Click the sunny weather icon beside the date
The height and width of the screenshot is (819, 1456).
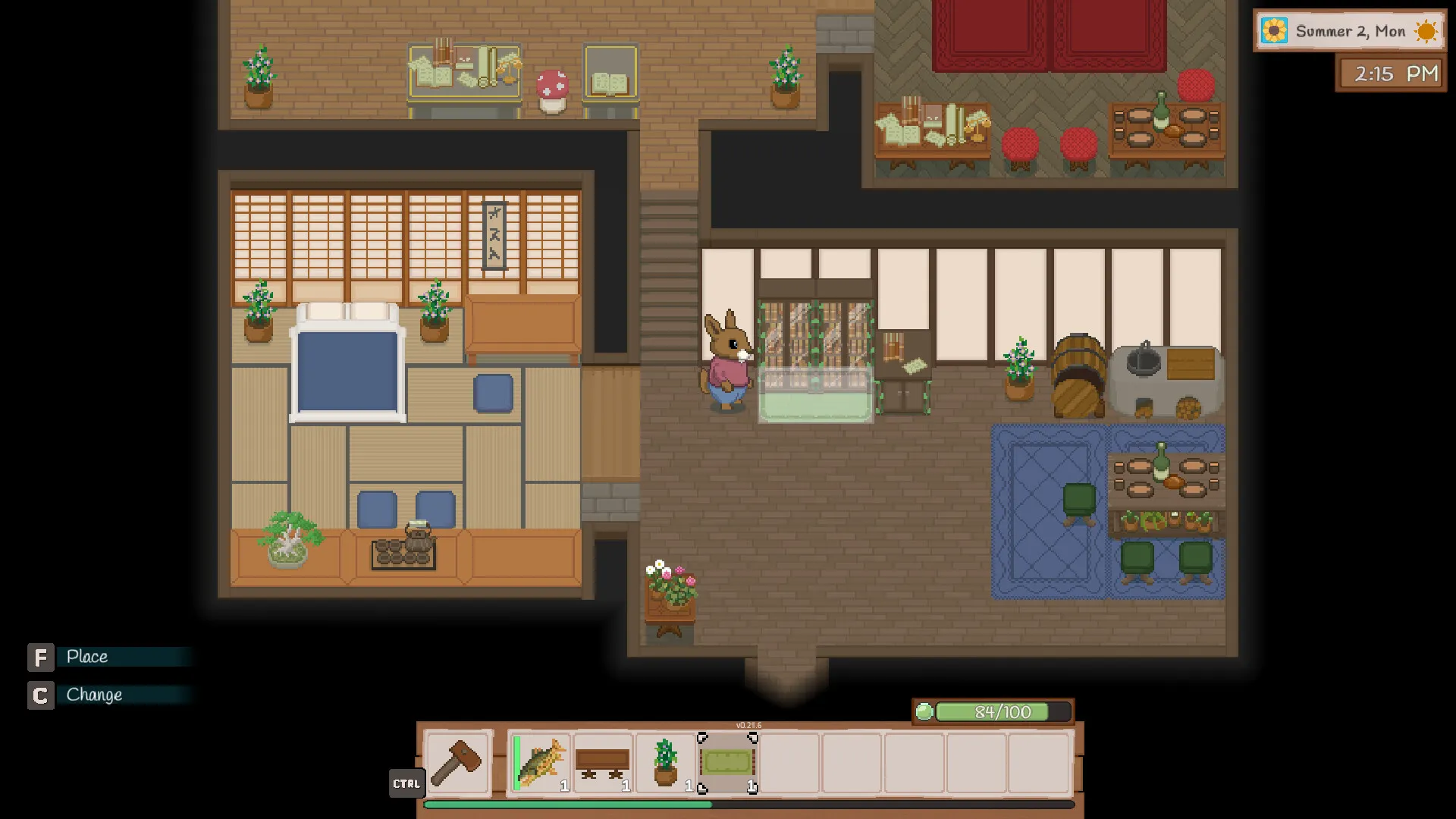tap(1426, 31)
